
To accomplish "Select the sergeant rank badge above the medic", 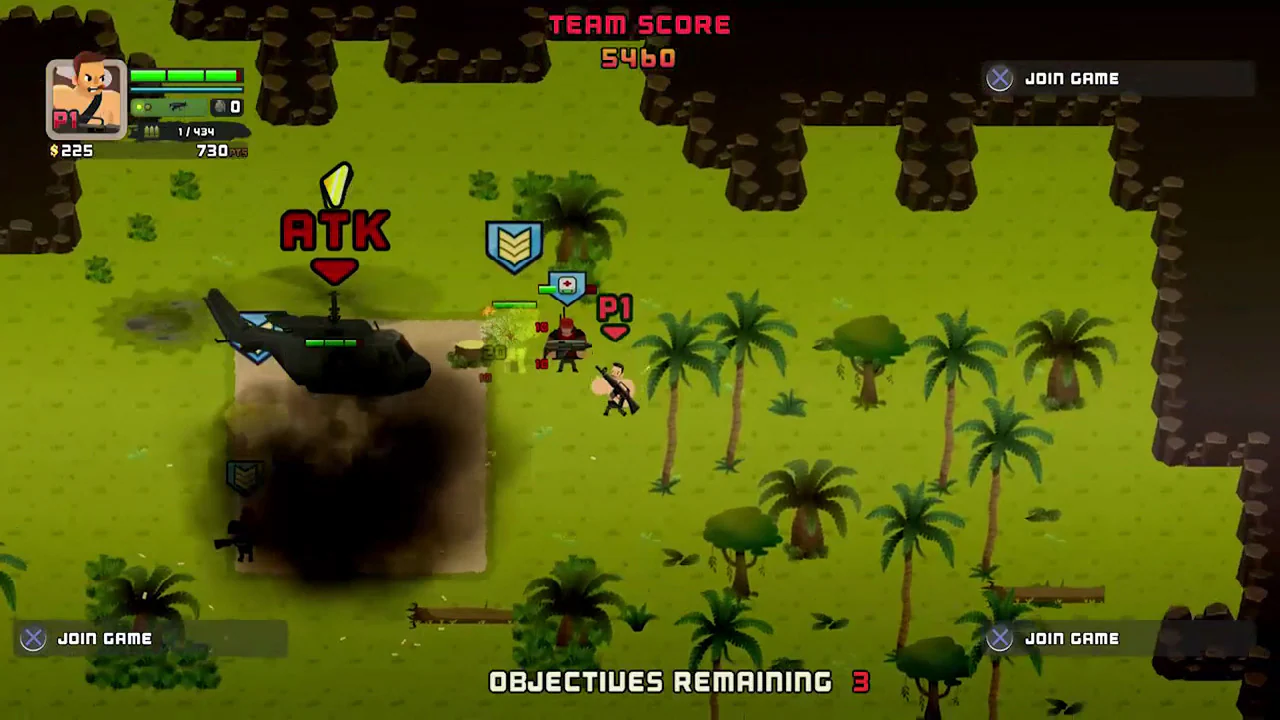I will [x=514, y=242].
